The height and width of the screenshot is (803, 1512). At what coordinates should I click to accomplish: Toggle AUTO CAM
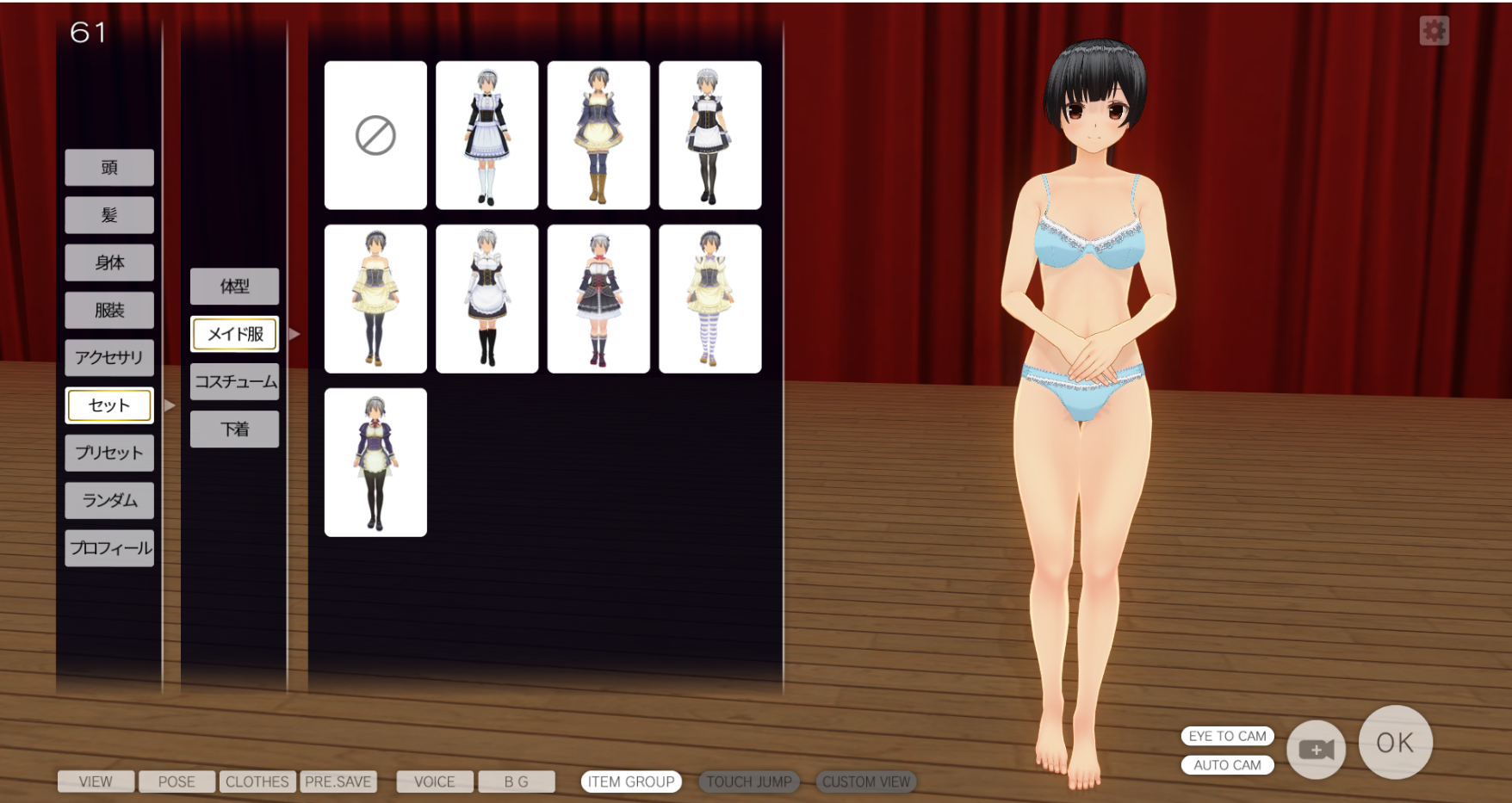click(x=1227, y=765)
